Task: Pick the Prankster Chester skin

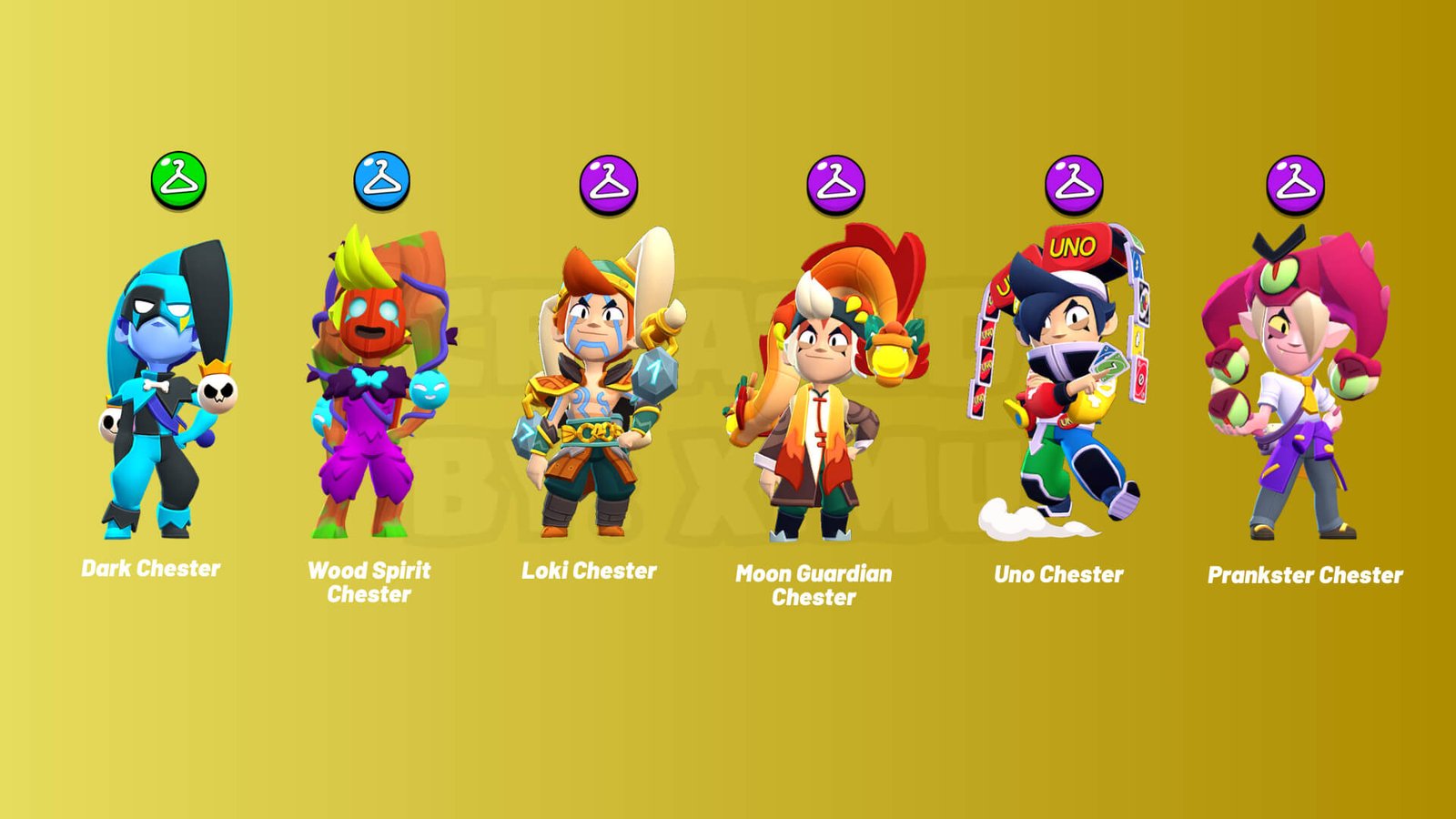Action: coord(1297,391)
